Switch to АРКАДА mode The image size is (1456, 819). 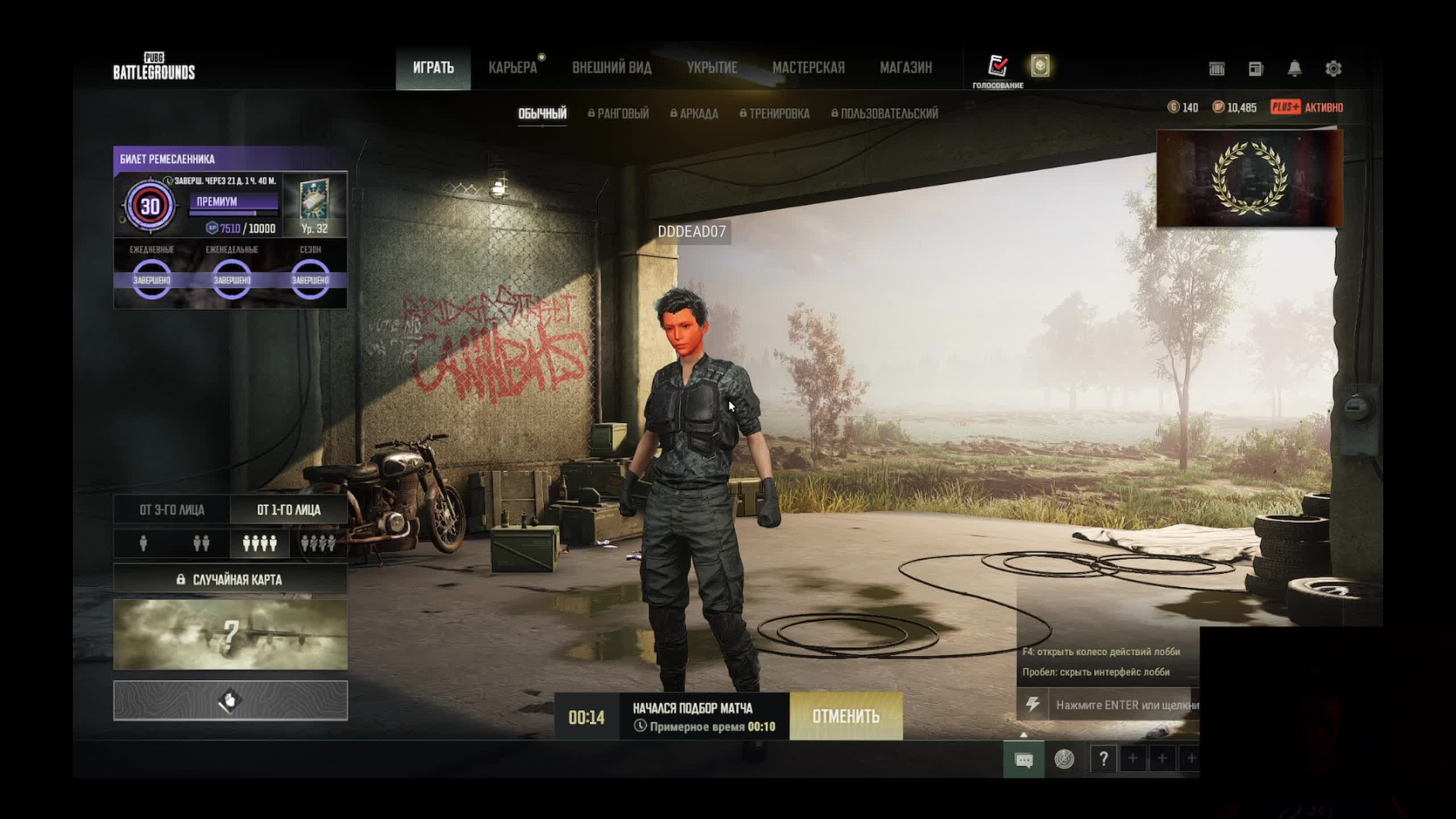694,113
